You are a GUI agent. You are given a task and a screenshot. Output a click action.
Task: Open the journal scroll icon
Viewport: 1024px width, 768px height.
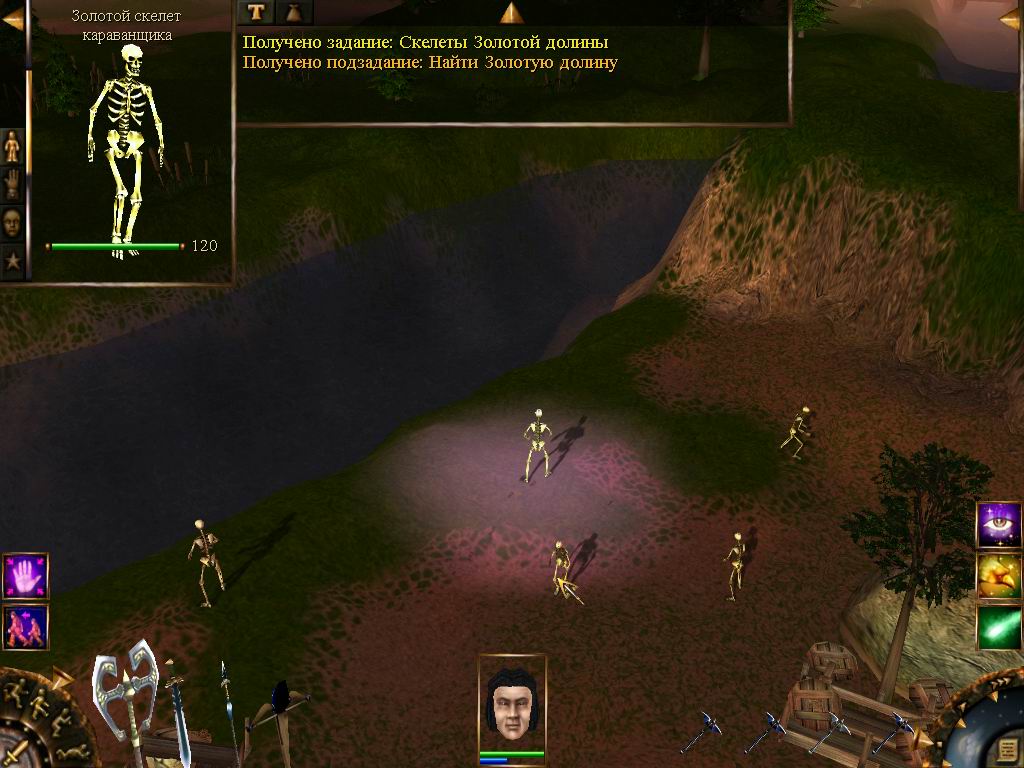pos(1008,751)
